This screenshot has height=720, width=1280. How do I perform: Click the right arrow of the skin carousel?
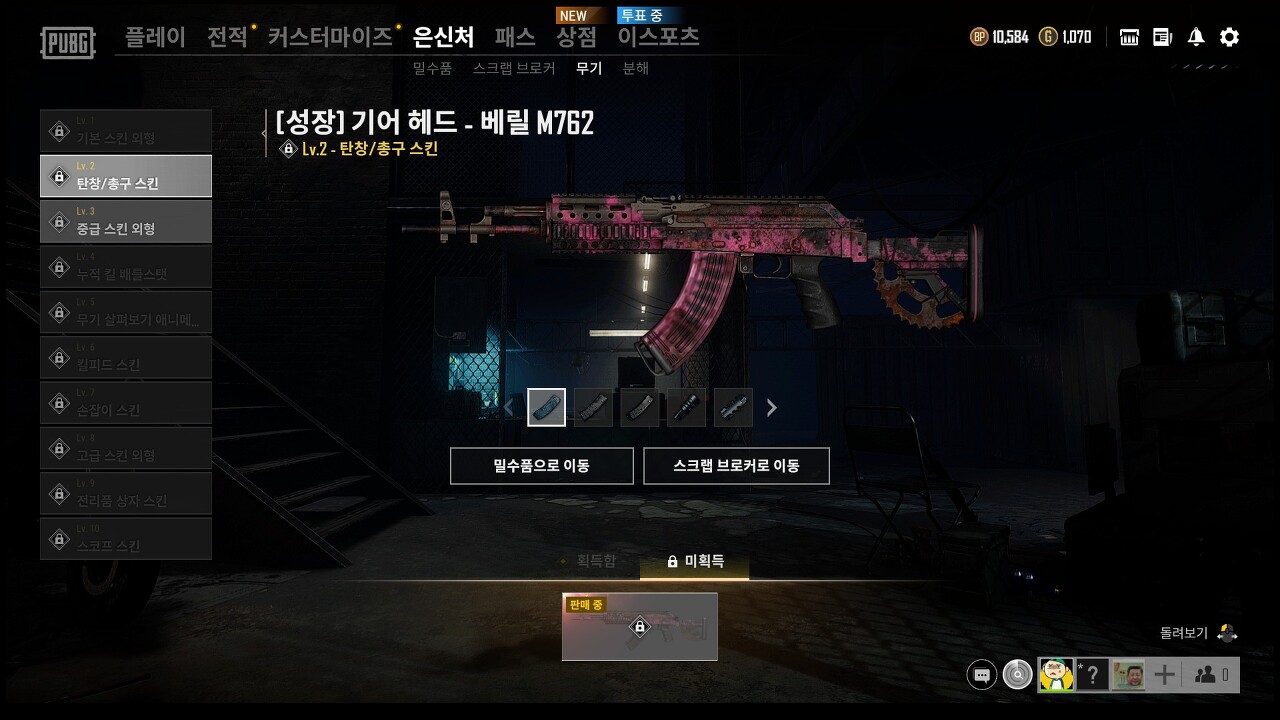point(771,408)
